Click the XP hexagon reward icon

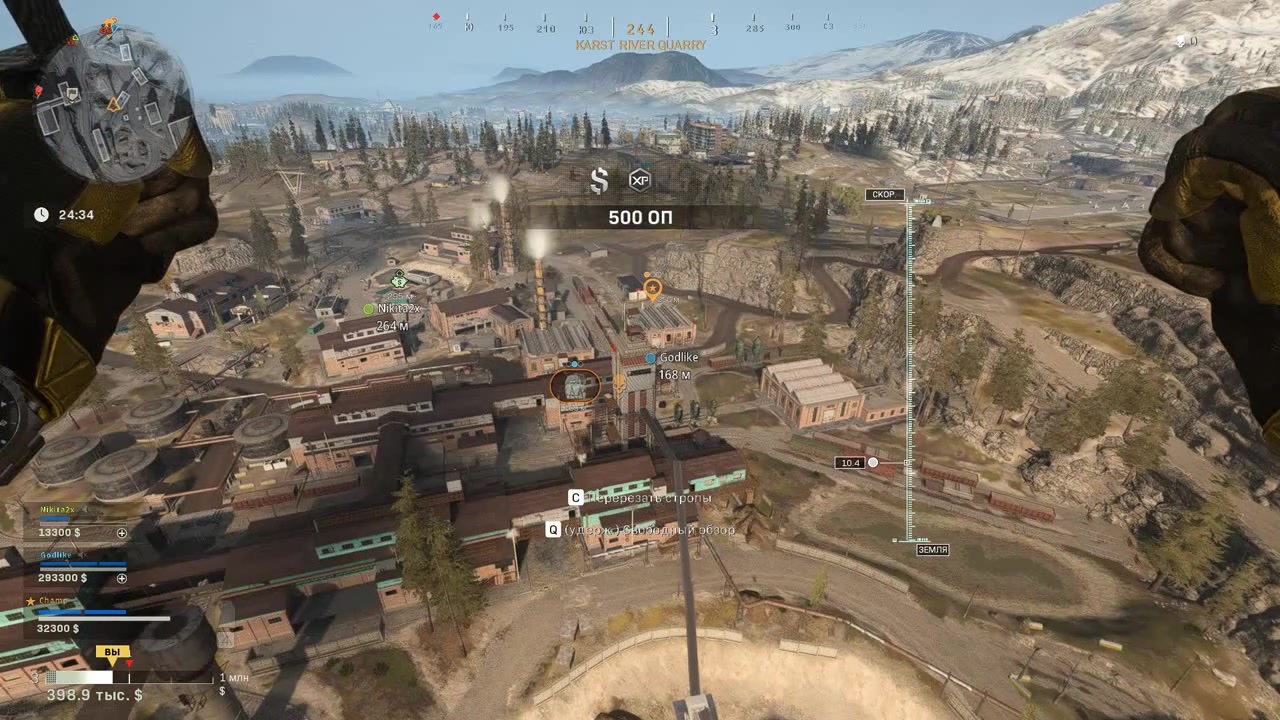639,180
